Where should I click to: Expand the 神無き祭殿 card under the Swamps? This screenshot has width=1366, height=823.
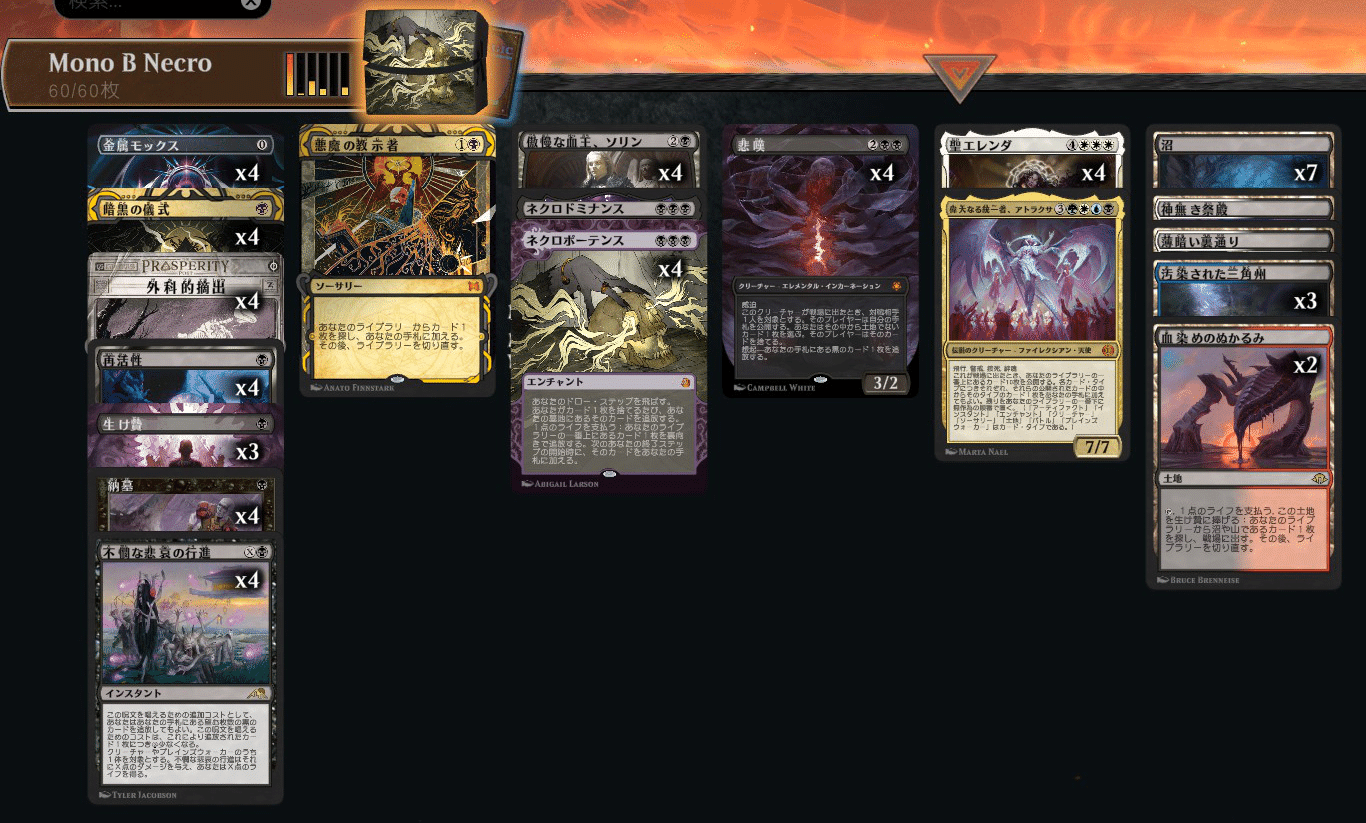pos(1242,207)
